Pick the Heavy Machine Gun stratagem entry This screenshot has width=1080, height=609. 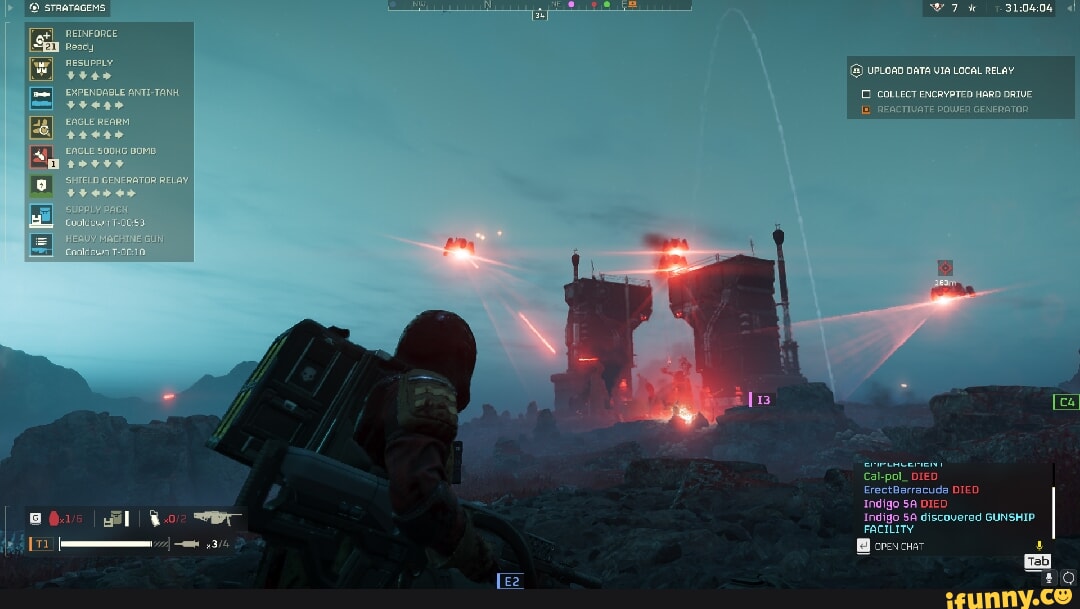pos(41,245)
